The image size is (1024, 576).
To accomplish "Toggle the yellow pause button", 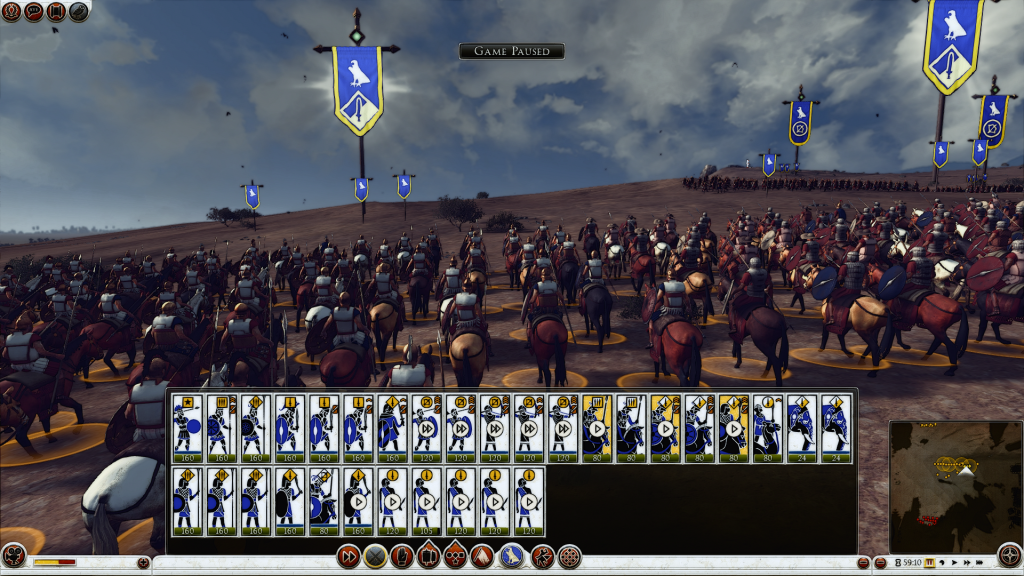I will tap(928, 563).
